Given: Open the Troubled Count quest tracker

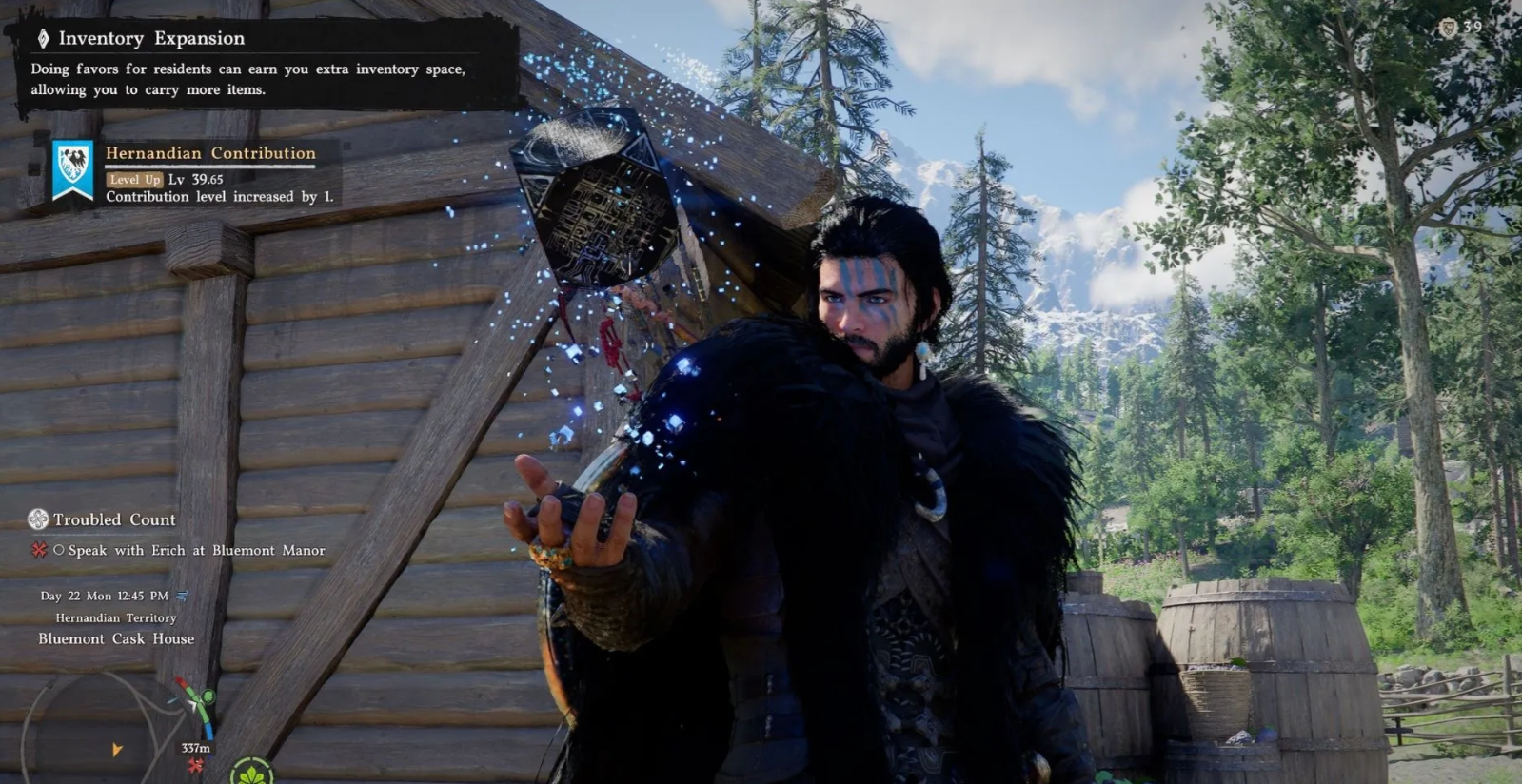Looking at the screenshot, I should 113,519.
